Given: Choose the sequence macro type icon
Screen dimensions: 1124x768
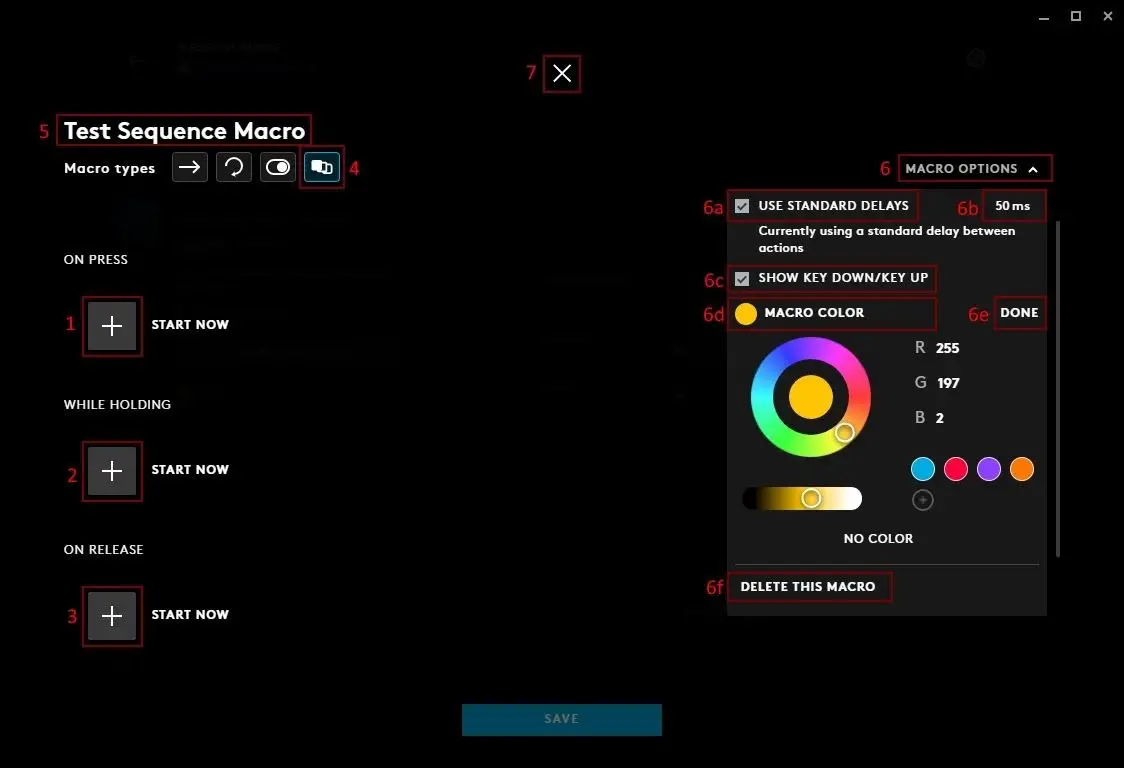Looking at the screenshot, I should point(322,167).
